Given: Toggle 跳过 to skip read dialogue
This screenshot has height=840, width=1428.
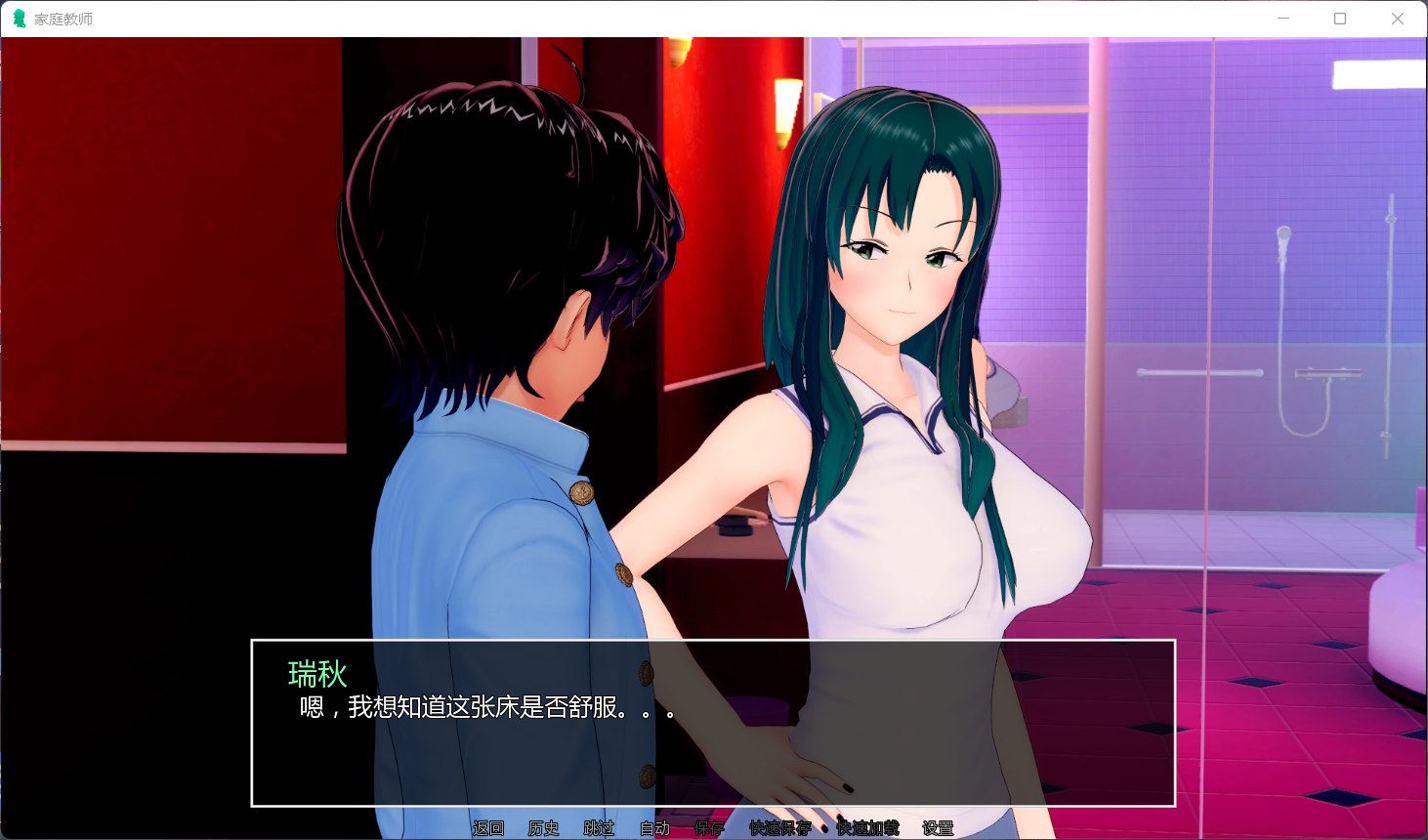Looking at the screenshot, I should click(x=599, y=826).
